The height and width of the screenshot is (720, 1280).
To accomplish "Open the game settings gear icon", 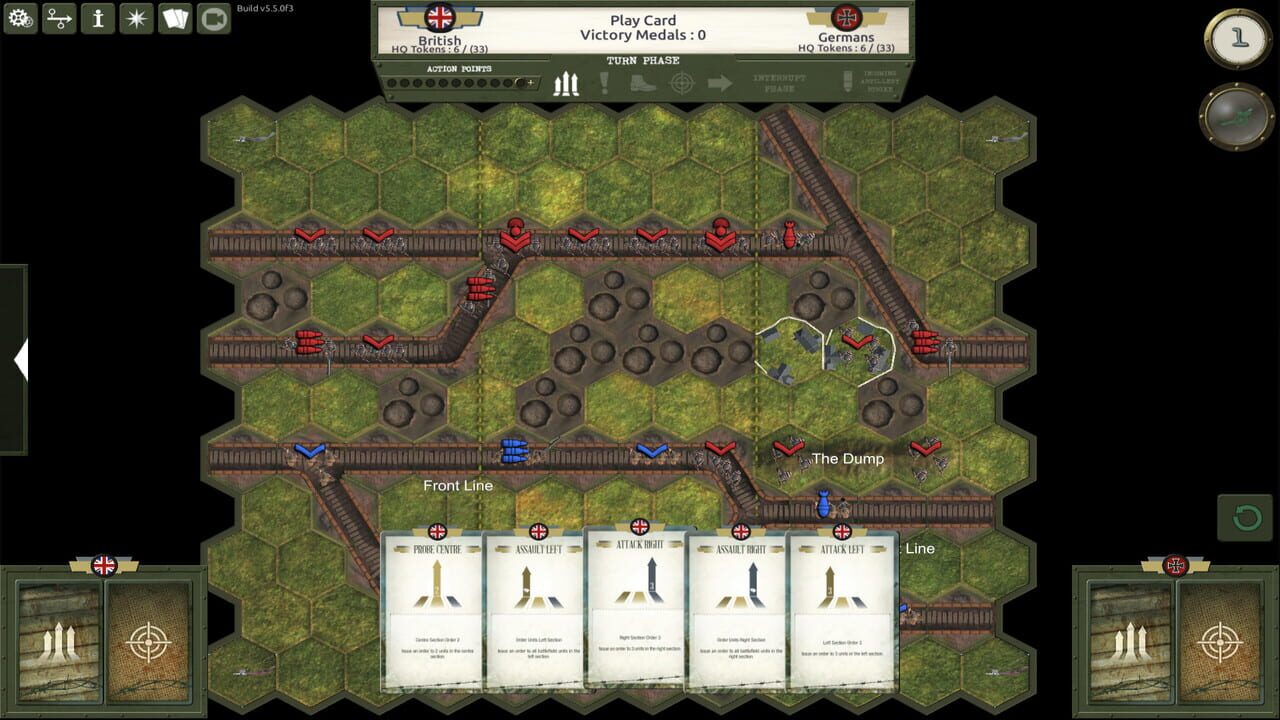I will (x=20, y=17).
